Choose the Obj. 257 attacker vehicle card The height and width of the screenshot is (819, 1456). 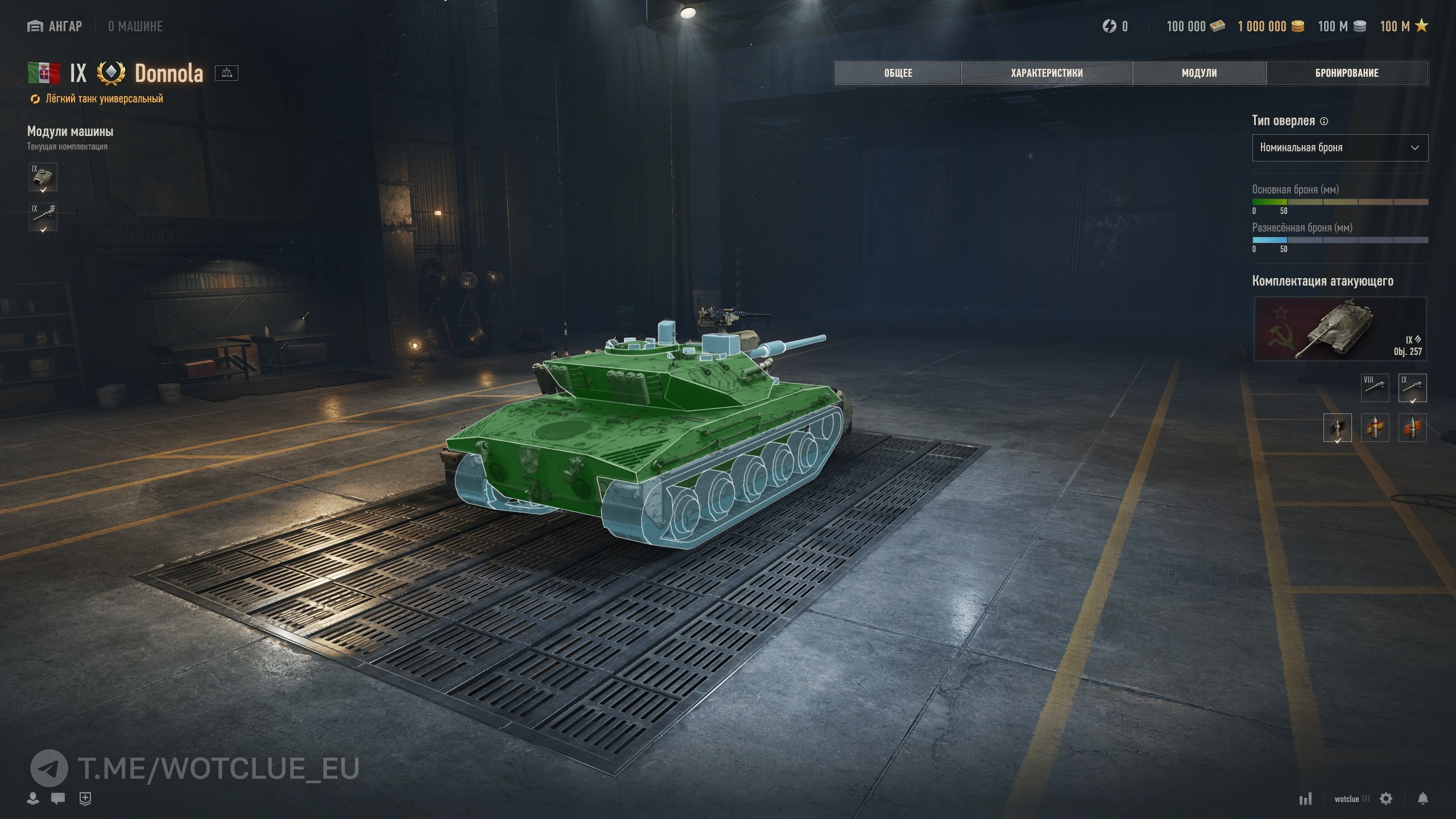pyautogui.click(x=1340, y=329)
